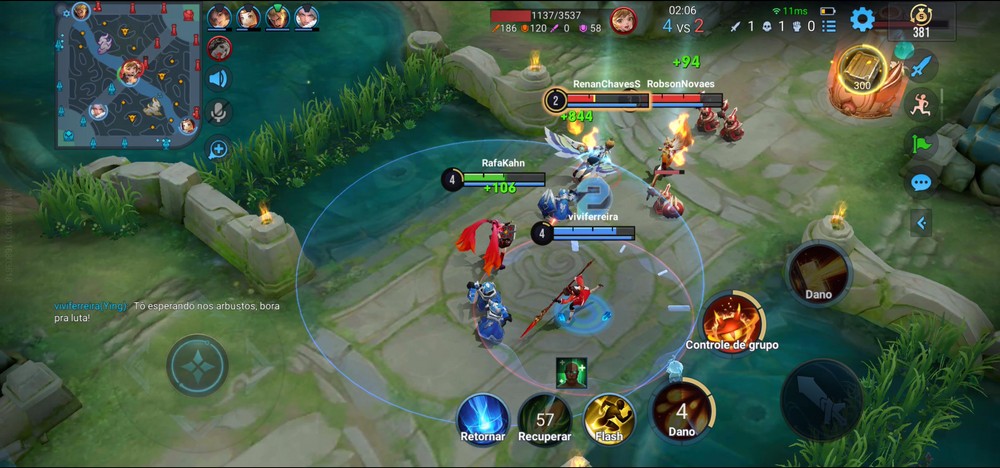Open the chat bubble with plus sign
The width and height of the screenshot is (1000, 468).
[218, 150]
